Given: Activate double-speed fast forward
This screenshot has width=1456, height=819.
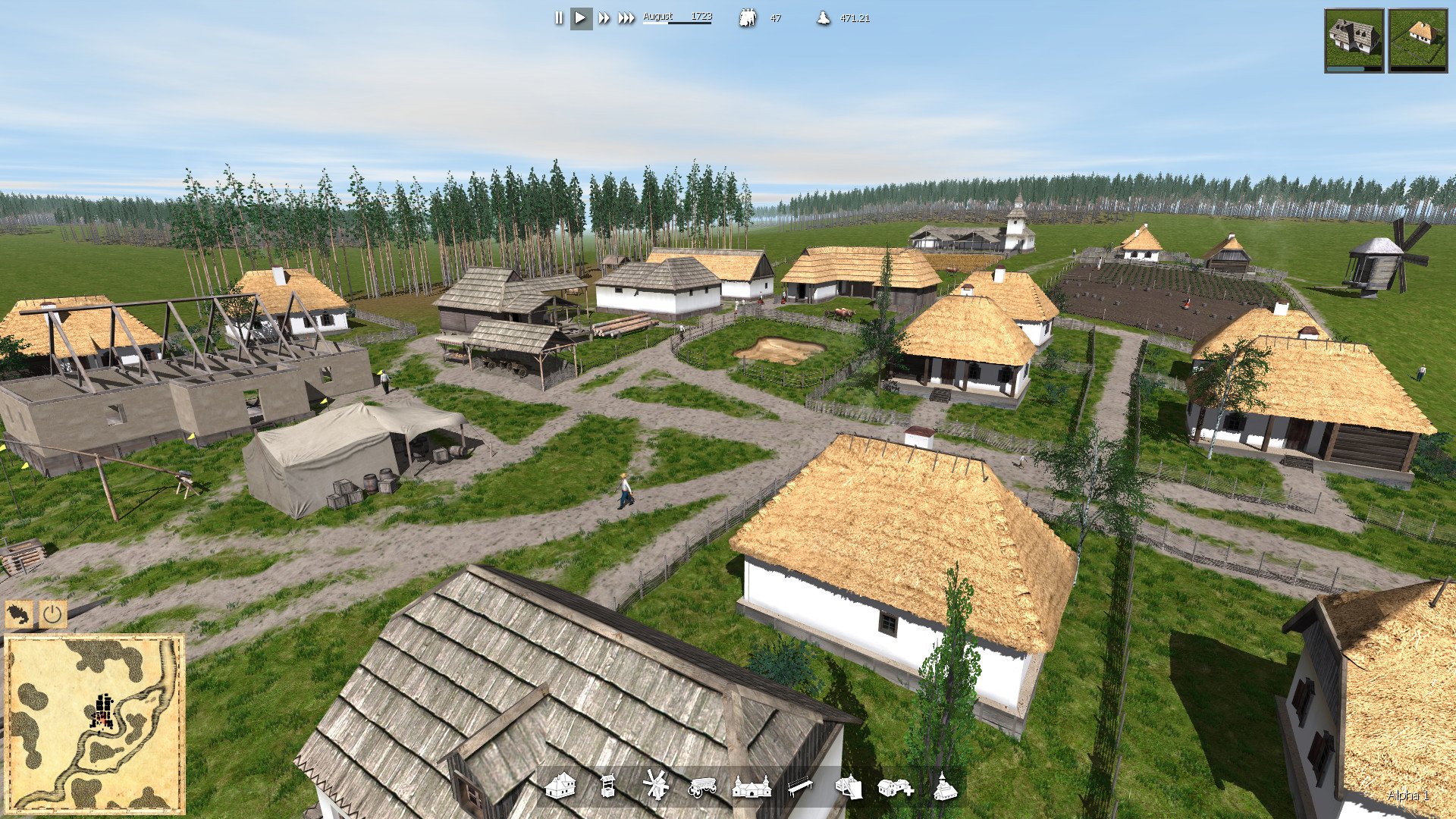Looking at the screenshot, I should coord(605,17).
